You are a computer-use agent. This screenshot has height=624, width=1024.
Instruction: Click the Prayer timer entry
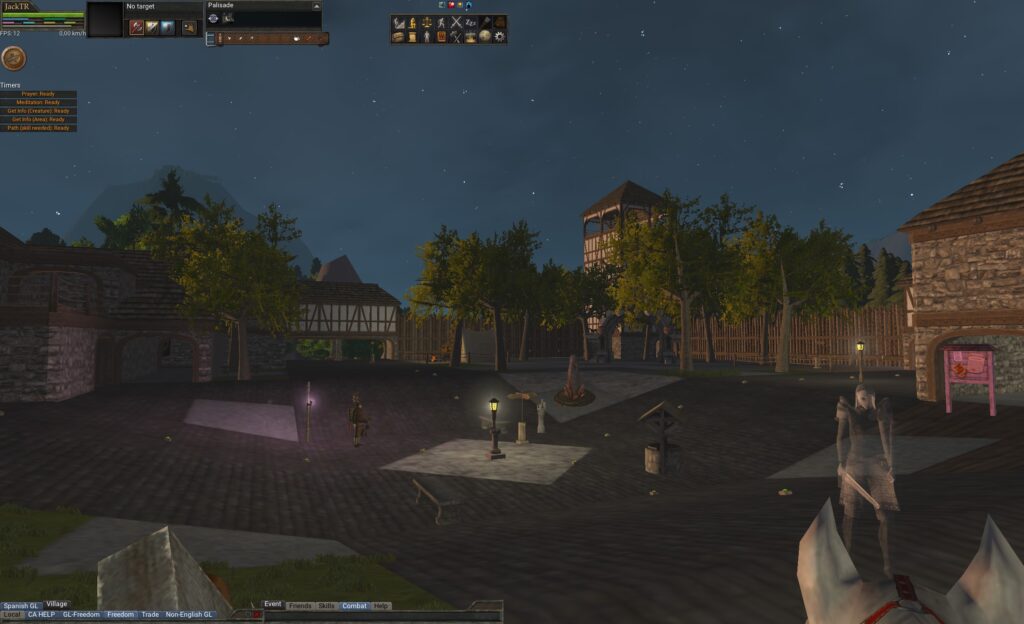(39, 94)
